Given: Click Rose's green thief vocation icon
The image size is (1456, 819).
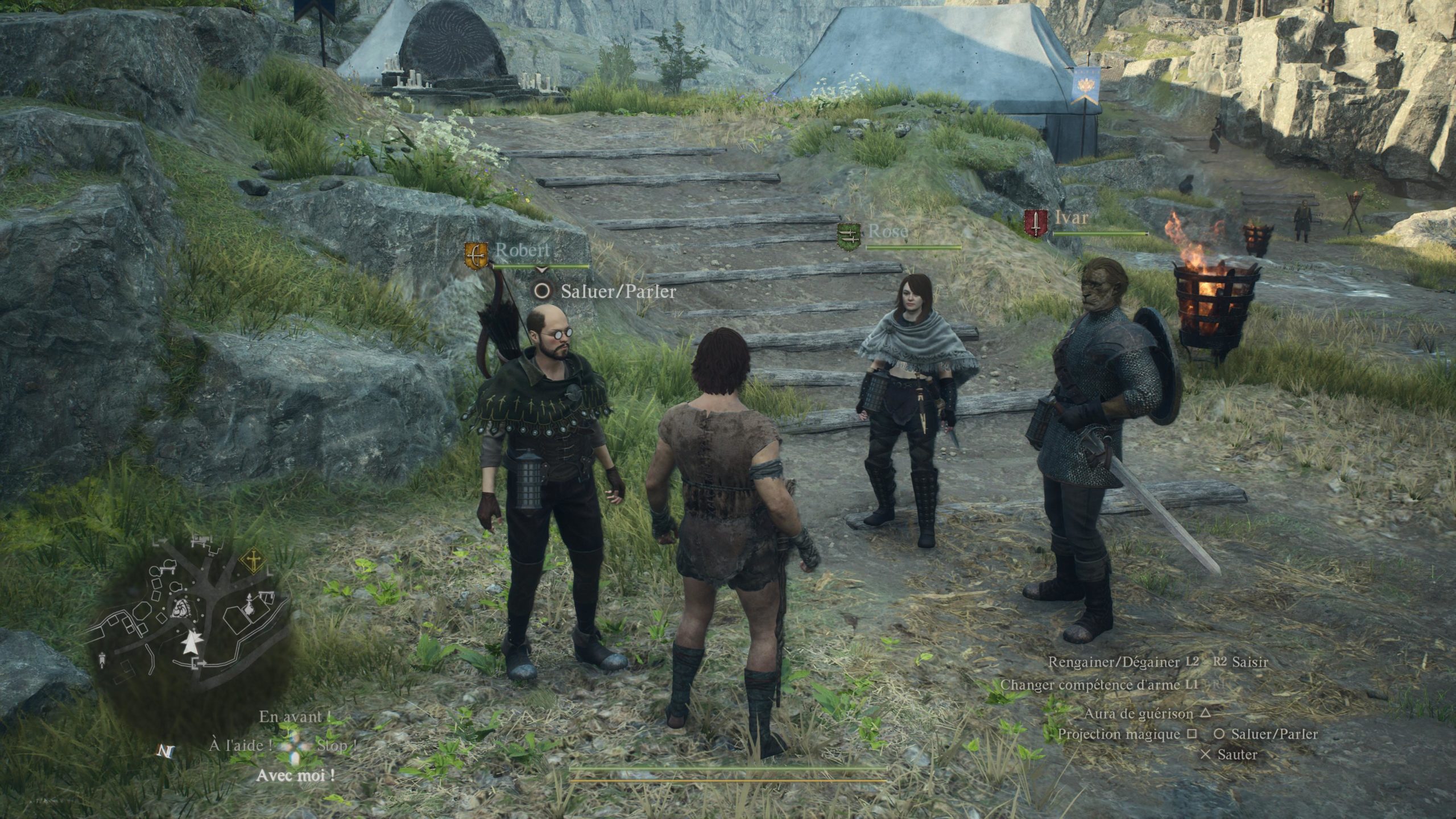Looking at the screenshot, I should pyautogui.click(x=848, y=237).
